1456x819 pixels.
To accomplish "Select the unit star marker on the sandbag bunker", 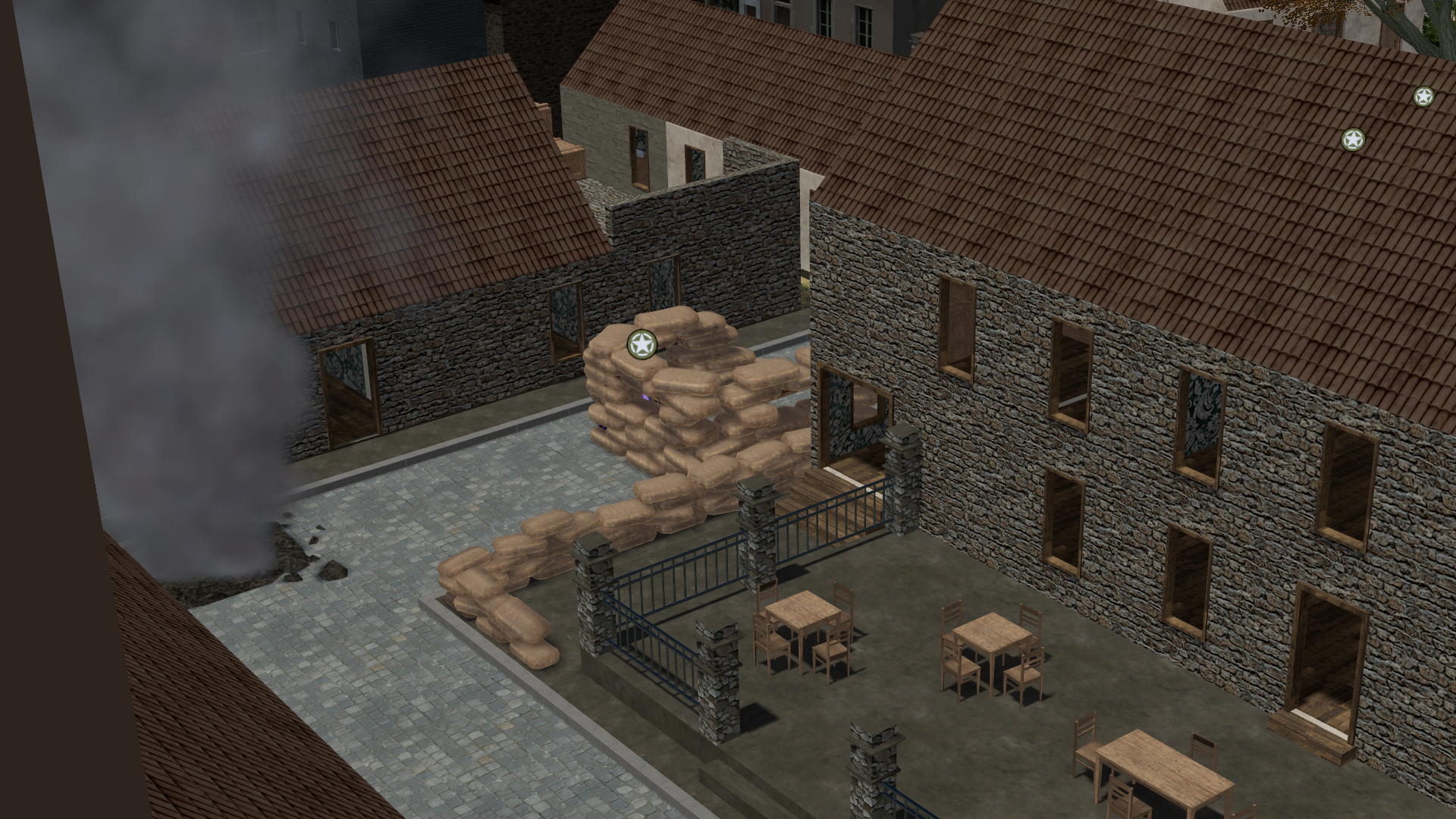I will (642, 345).
